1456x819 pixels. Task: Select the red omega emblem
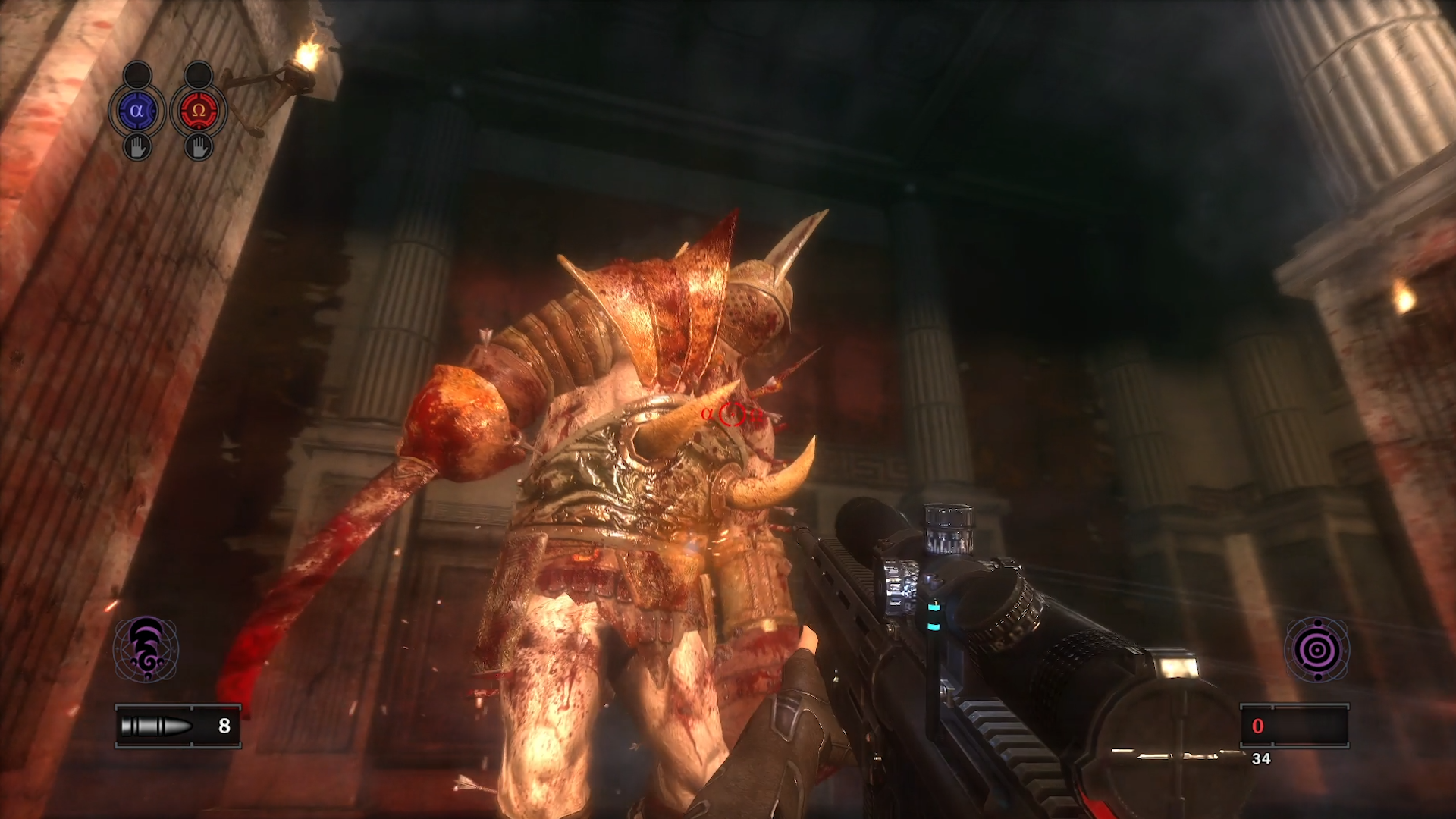199,111
